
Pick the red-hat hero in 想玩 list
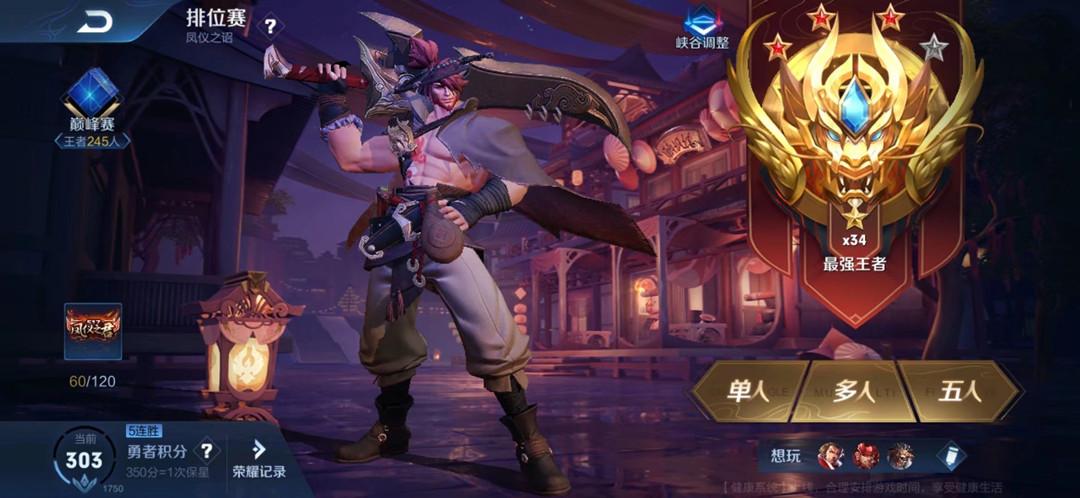[866, 457]
